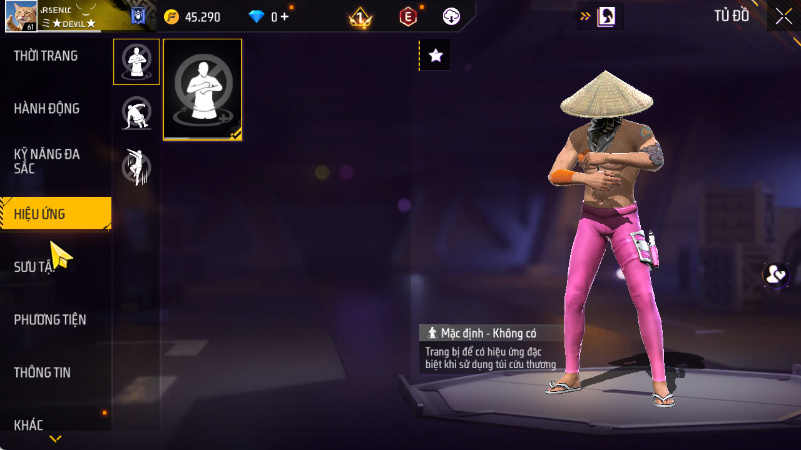Select the Kỹ Năng Đa Sắc tab
801x450 pixels.
pyautogui.click(x=47, y=161)
